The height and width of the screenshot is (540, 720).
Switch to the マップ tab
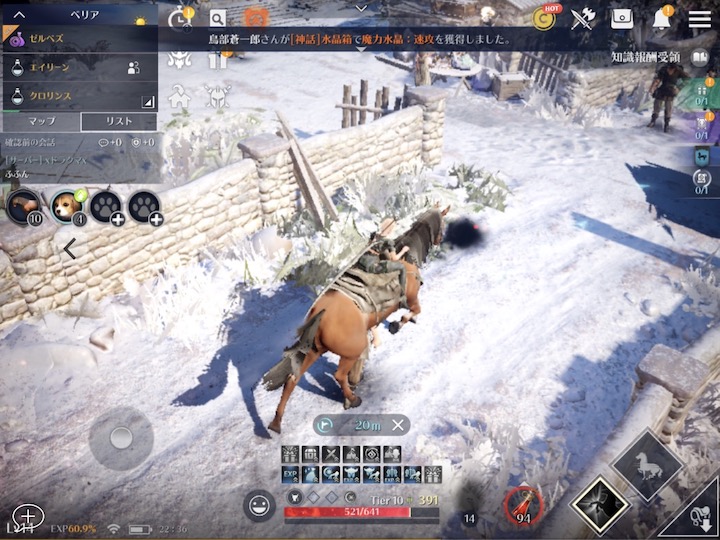tap(40, 121)
